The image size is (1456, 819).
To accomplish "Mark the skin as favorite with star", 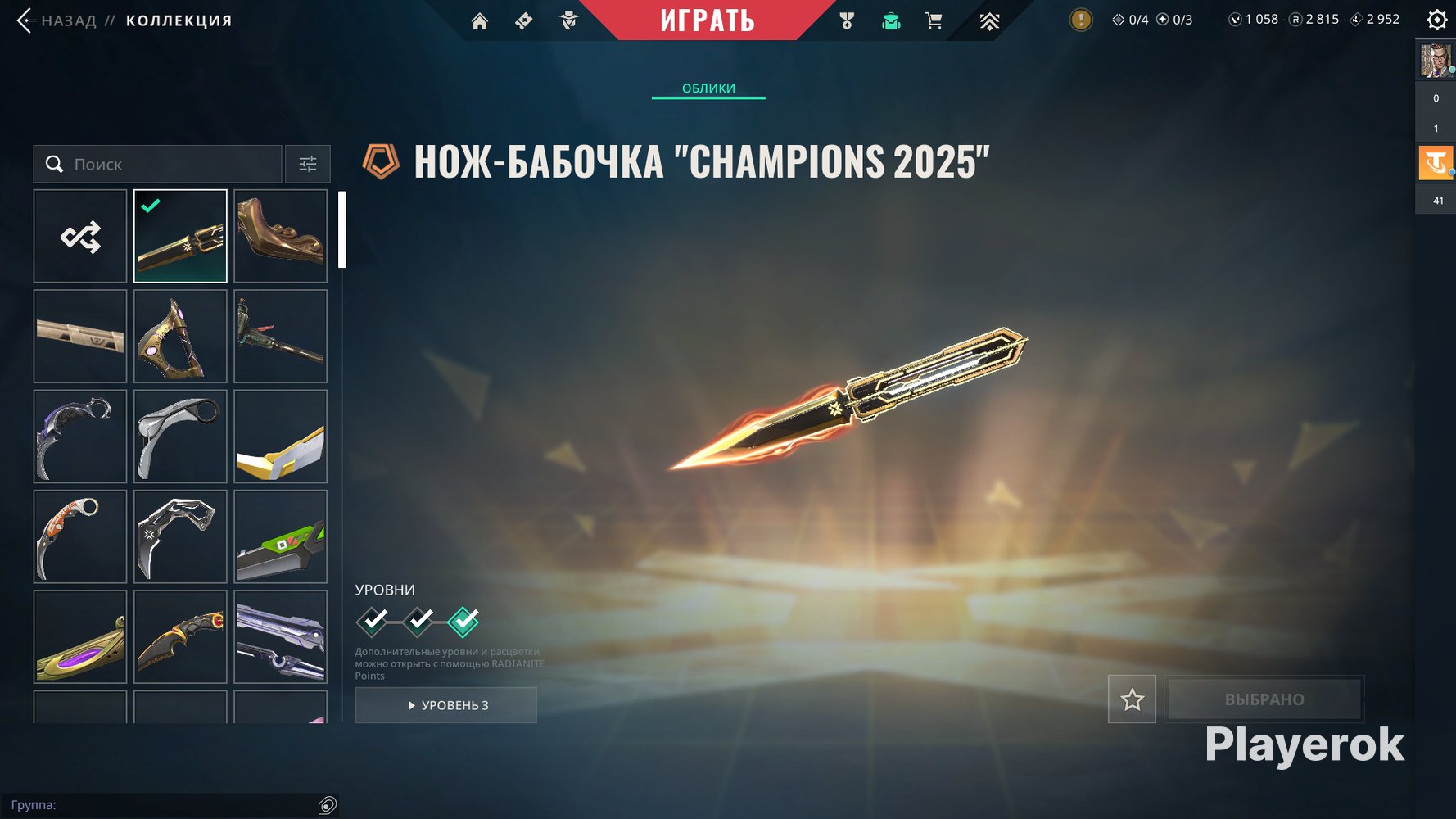I will coord(1132,699).
